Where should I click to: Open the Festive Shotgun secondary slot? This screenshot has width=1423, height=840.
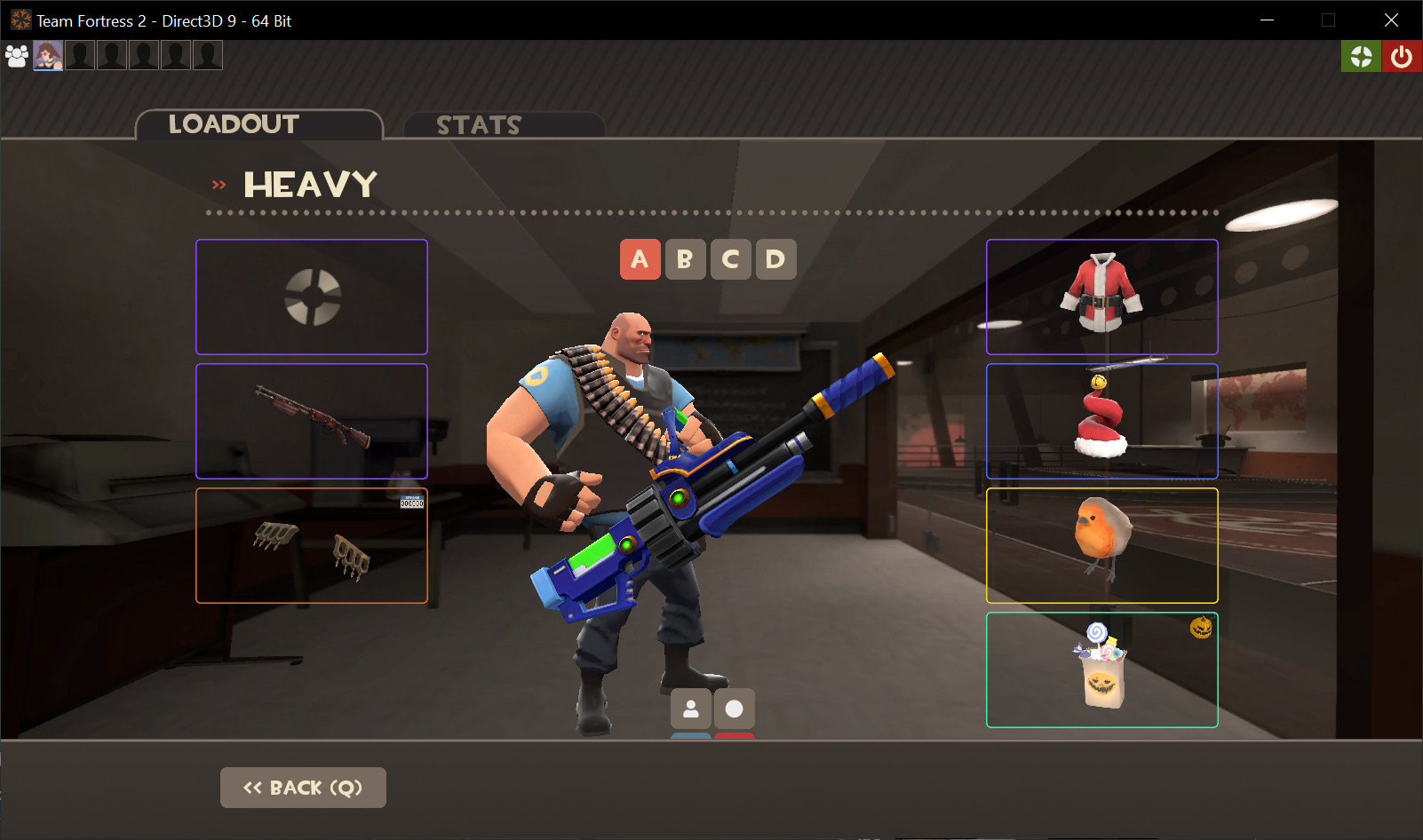pyautogui.click(x=311, y=420)
